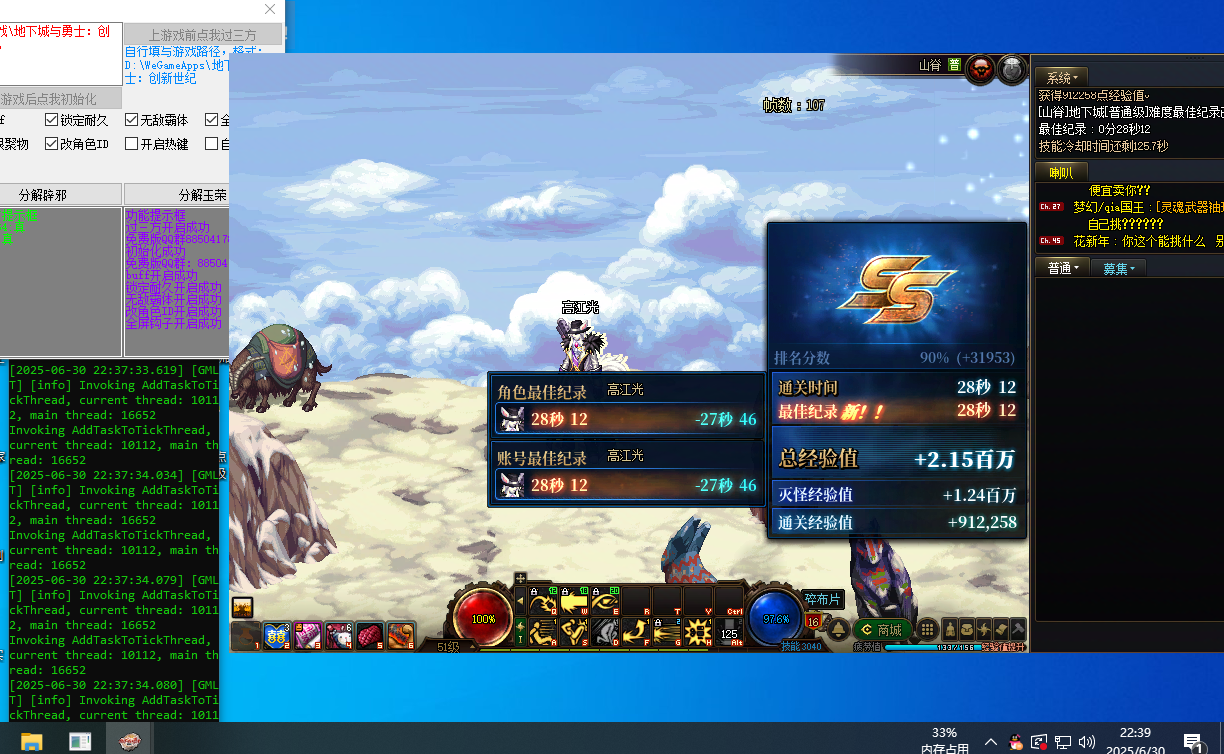Use the red gem item in slot 5
The image size is (1224, 754).
(x=370, y=635)
